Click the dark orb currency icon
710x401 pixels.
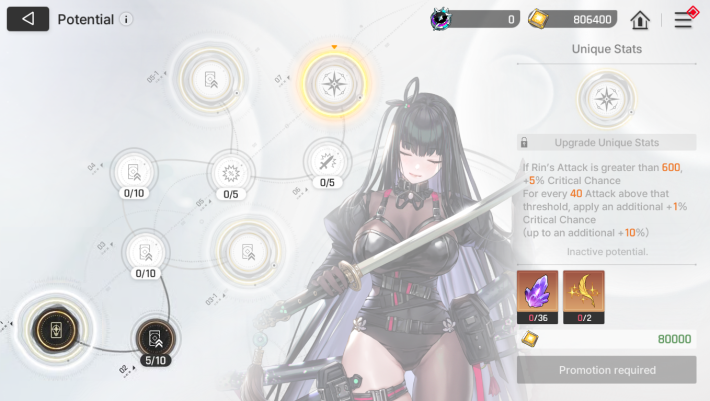click(442, 19)
